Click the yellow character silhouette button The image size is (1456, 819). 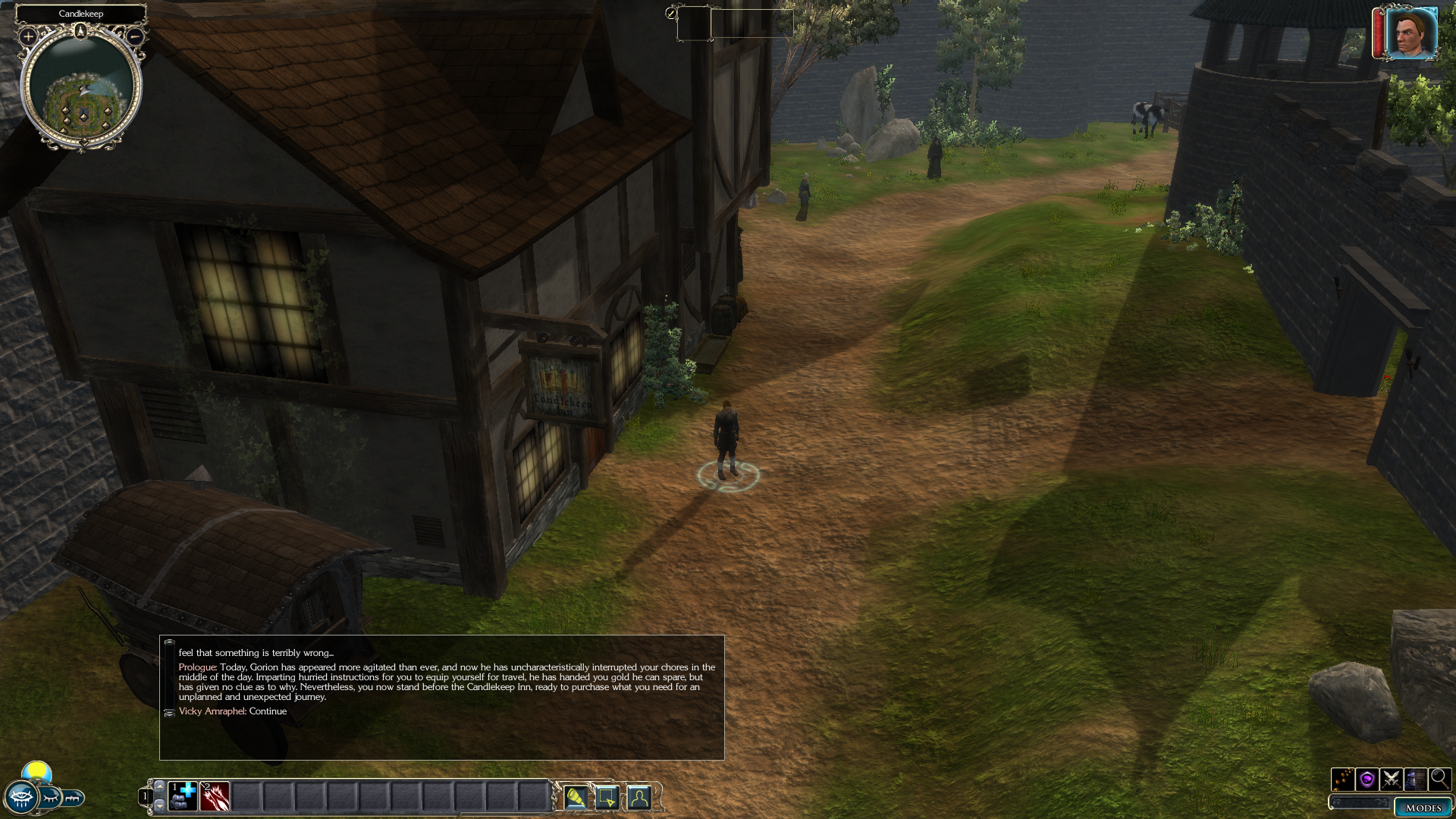pos(639,798)
